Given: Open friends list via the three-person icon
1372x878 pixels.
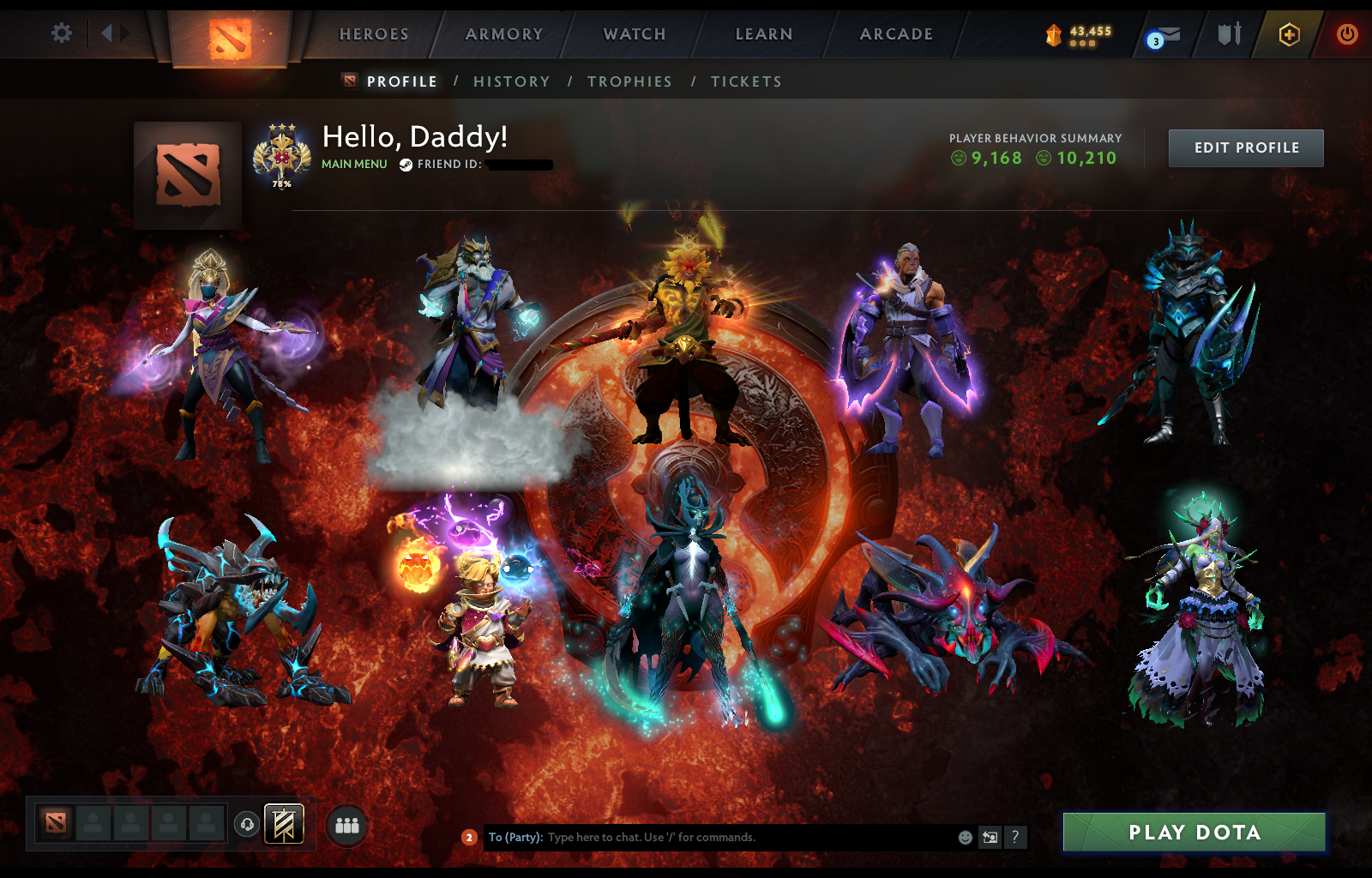Looking at the screenshot, I should point(345,826).
